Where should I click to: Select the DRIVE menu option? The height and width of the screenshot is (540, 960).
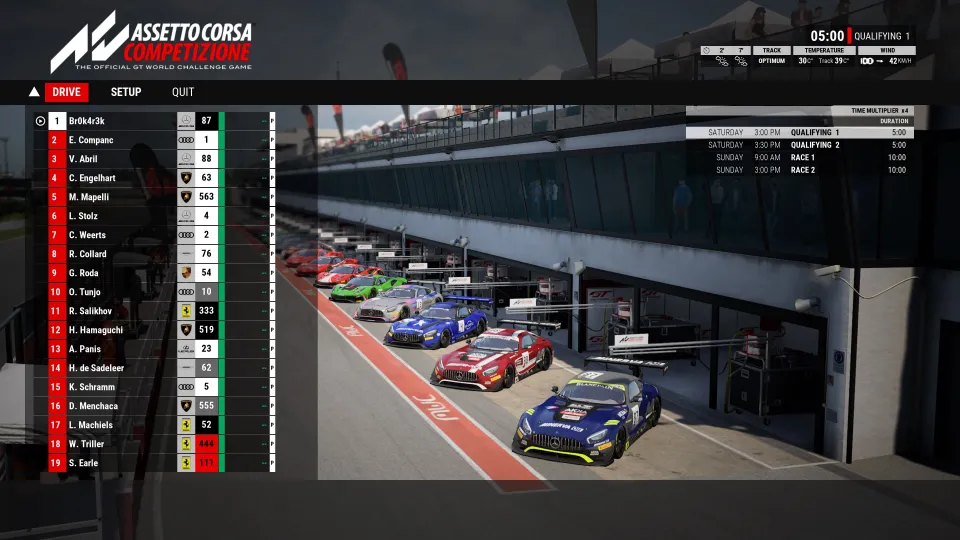66,92
